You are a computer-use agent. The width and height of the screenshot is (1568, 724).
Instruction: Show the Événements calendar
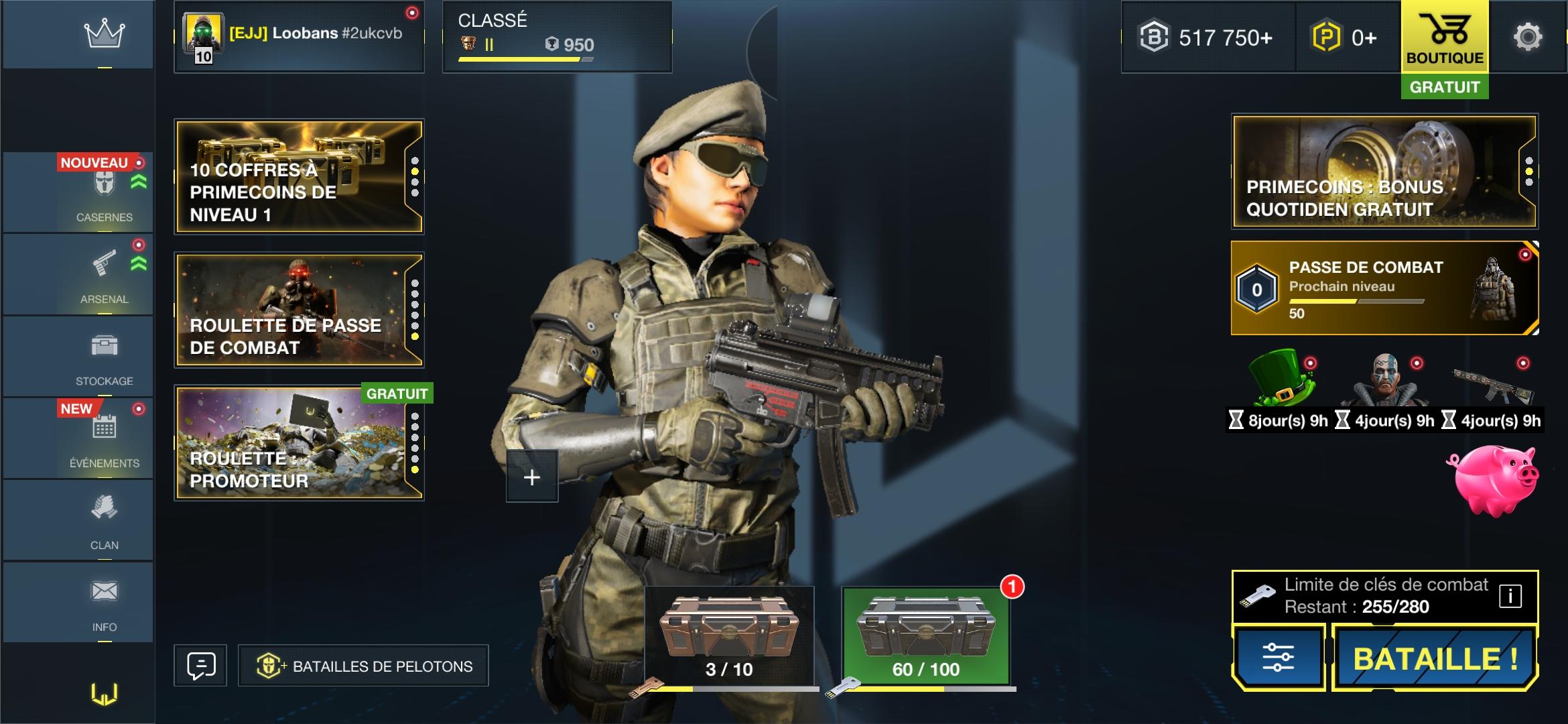click(104, 438)
